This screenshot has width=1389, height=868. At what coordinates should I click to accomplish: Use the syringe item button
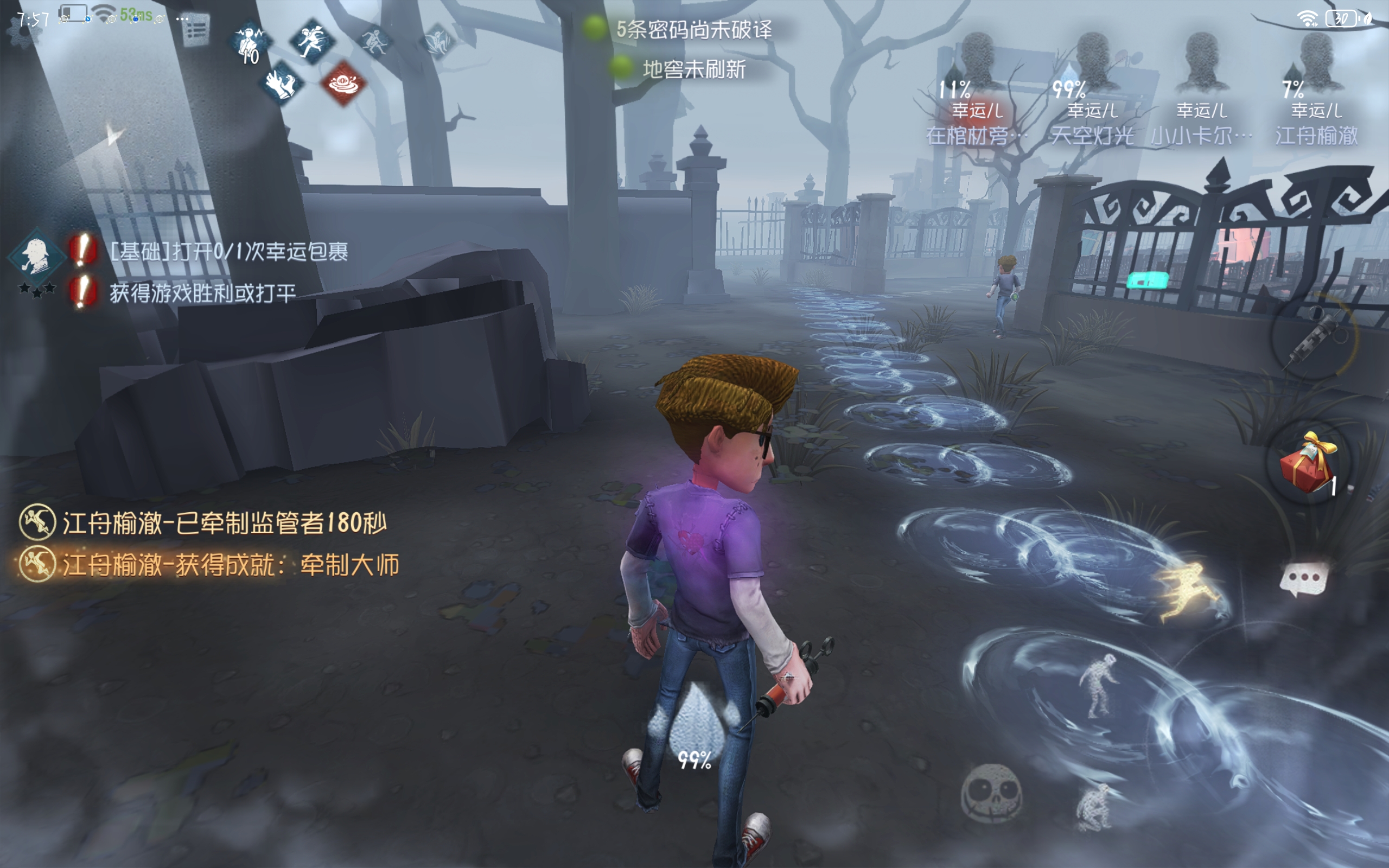1314,336
